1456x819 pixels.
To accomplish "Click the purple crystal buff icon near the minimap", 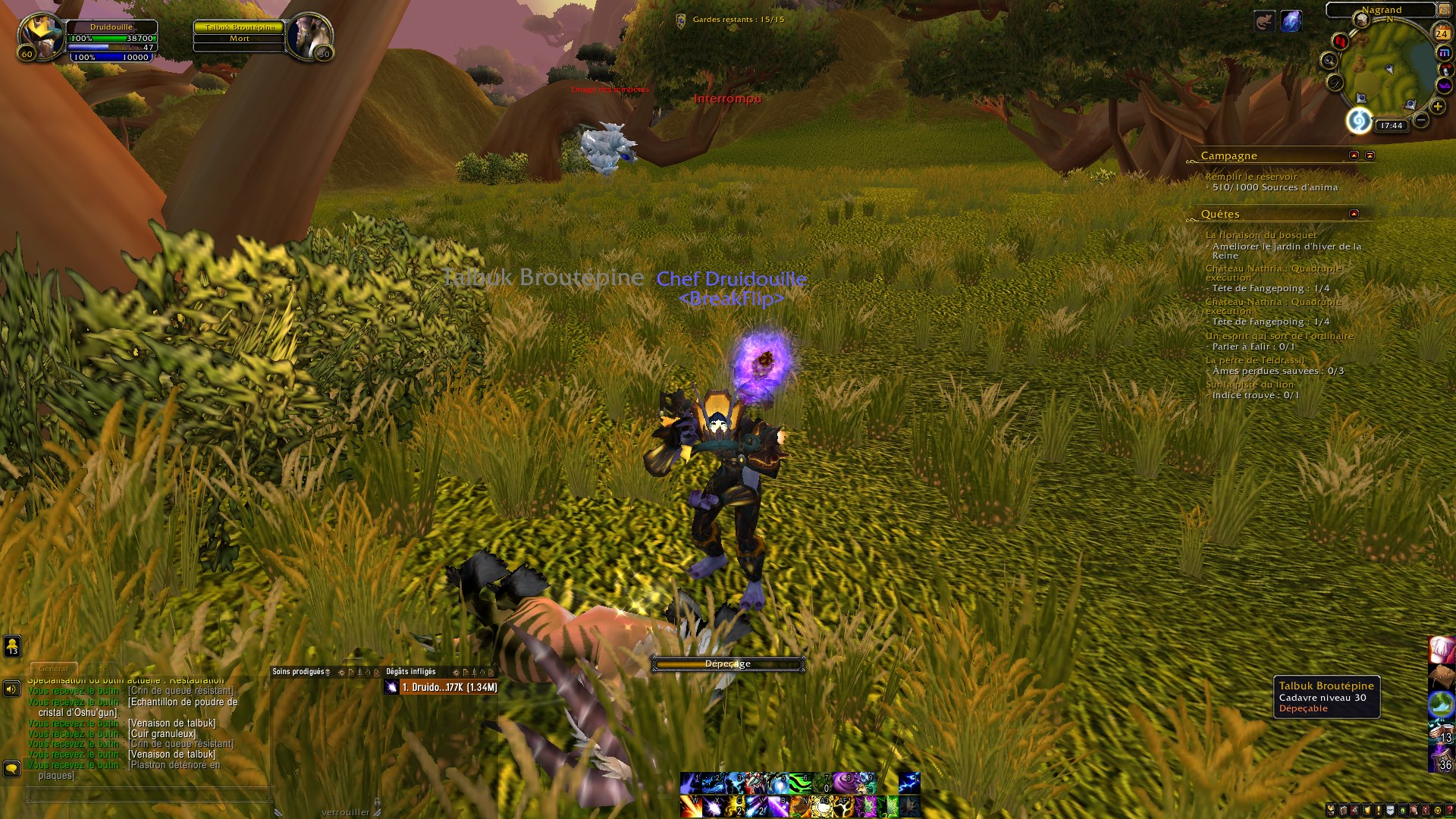I will click(1292, 22).
